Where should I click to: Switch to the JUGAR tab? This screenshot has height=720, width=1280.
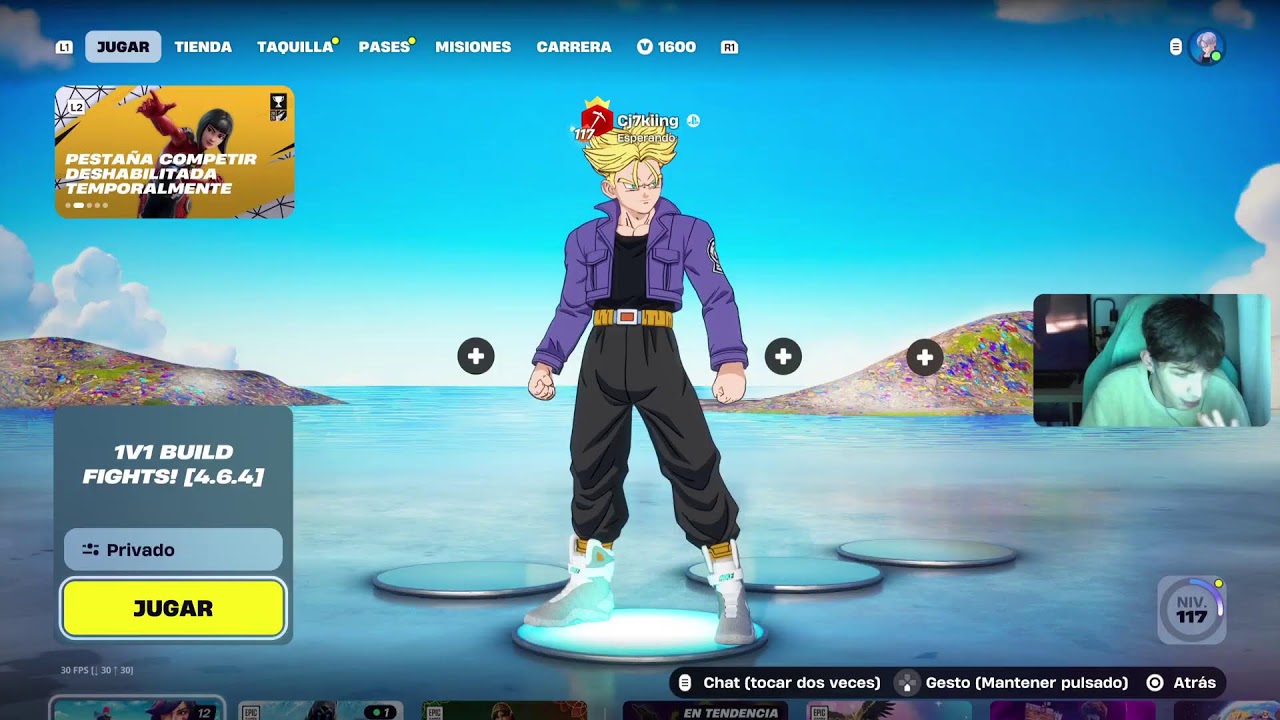pos(123,47)
